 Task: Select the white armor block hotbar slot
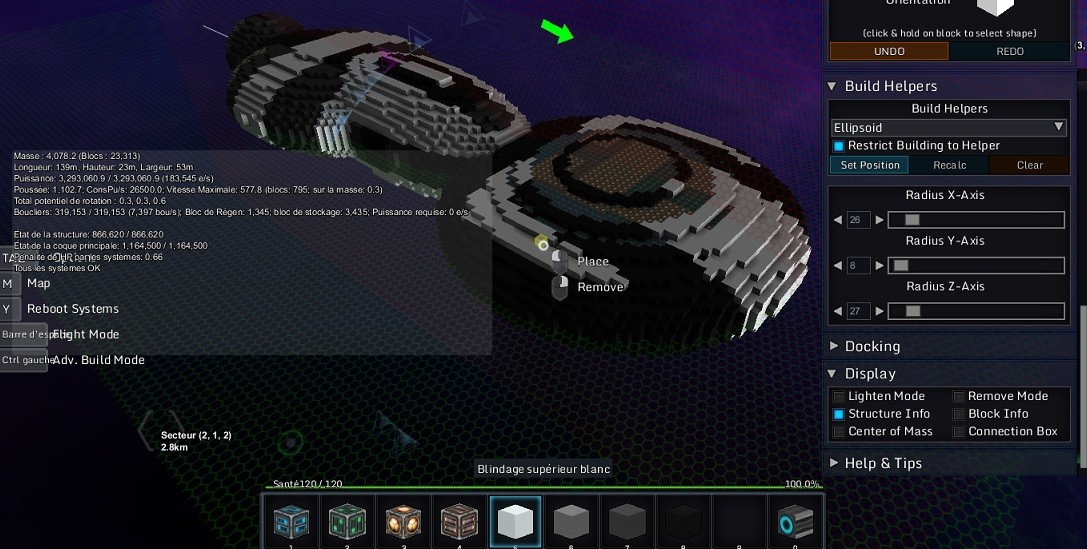(516, 521)
